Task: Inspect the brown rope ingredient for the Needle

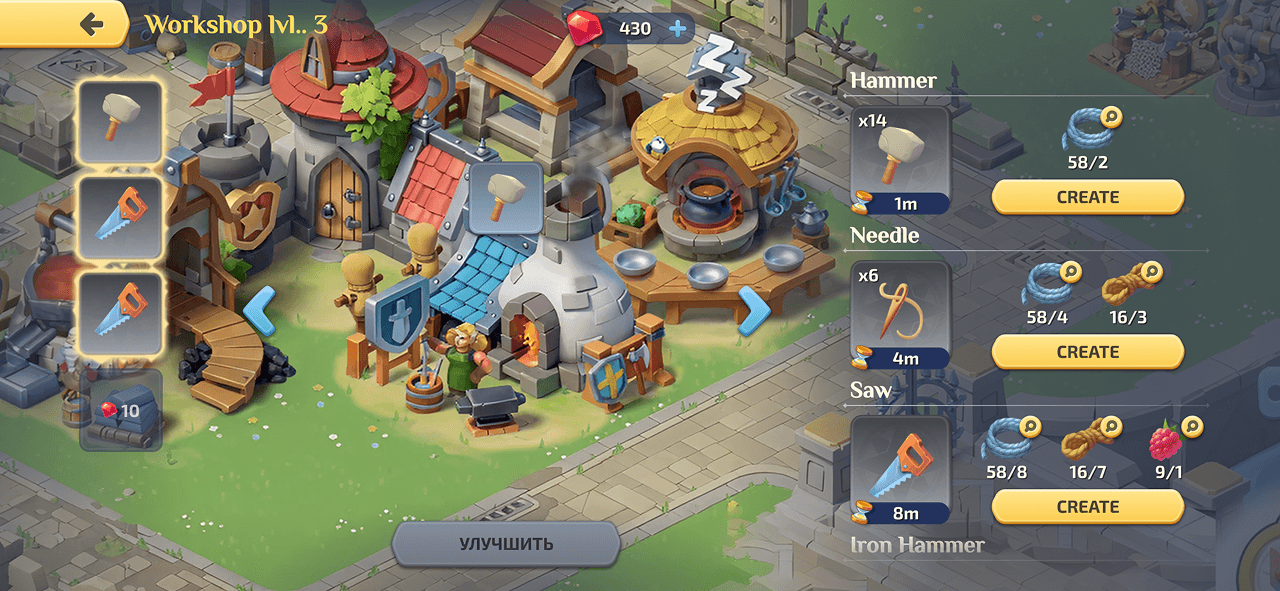Action: [1127, 286]
